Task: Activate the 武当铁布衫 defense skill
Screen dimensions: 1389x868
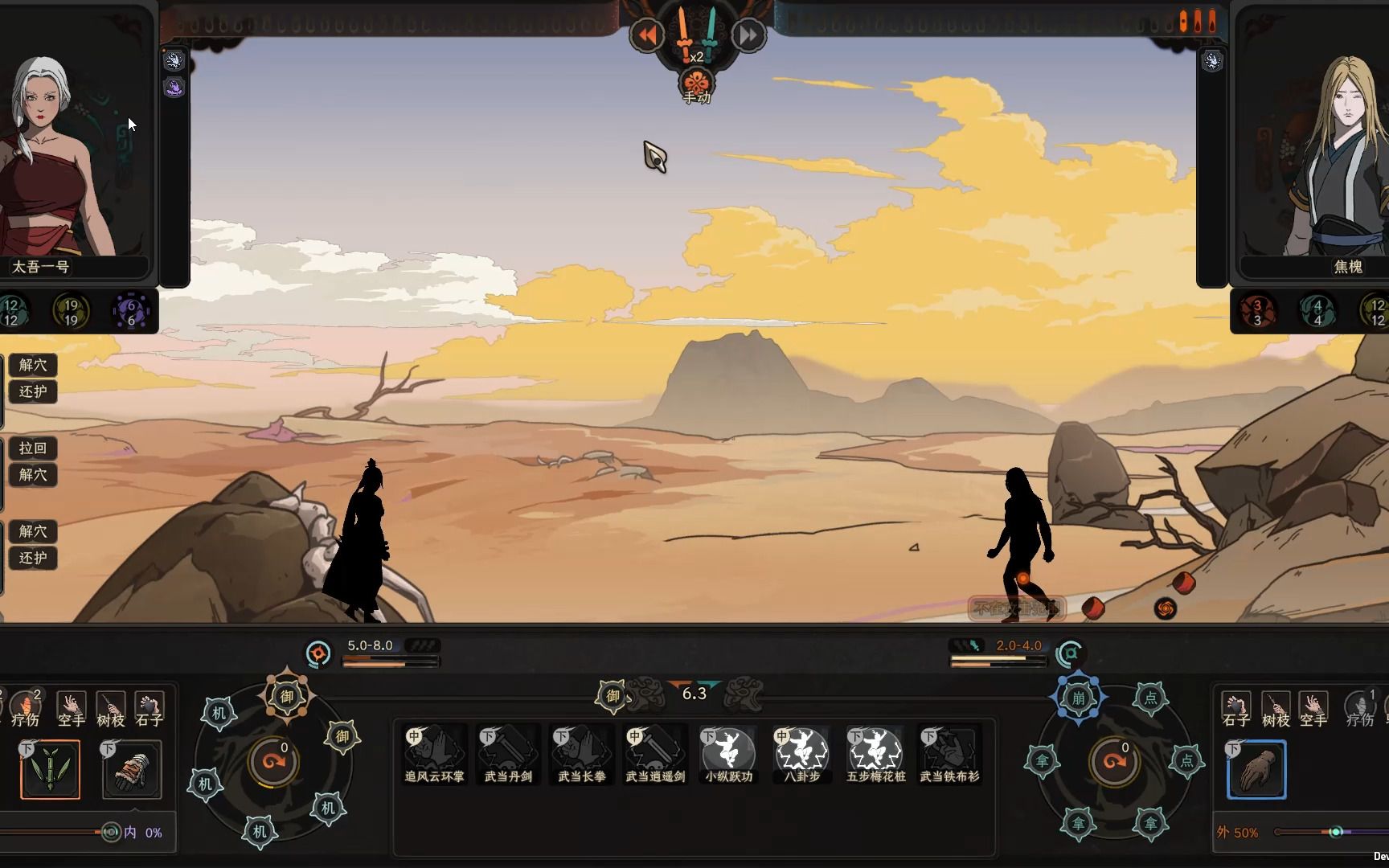Action: click(x=949, y=753)
